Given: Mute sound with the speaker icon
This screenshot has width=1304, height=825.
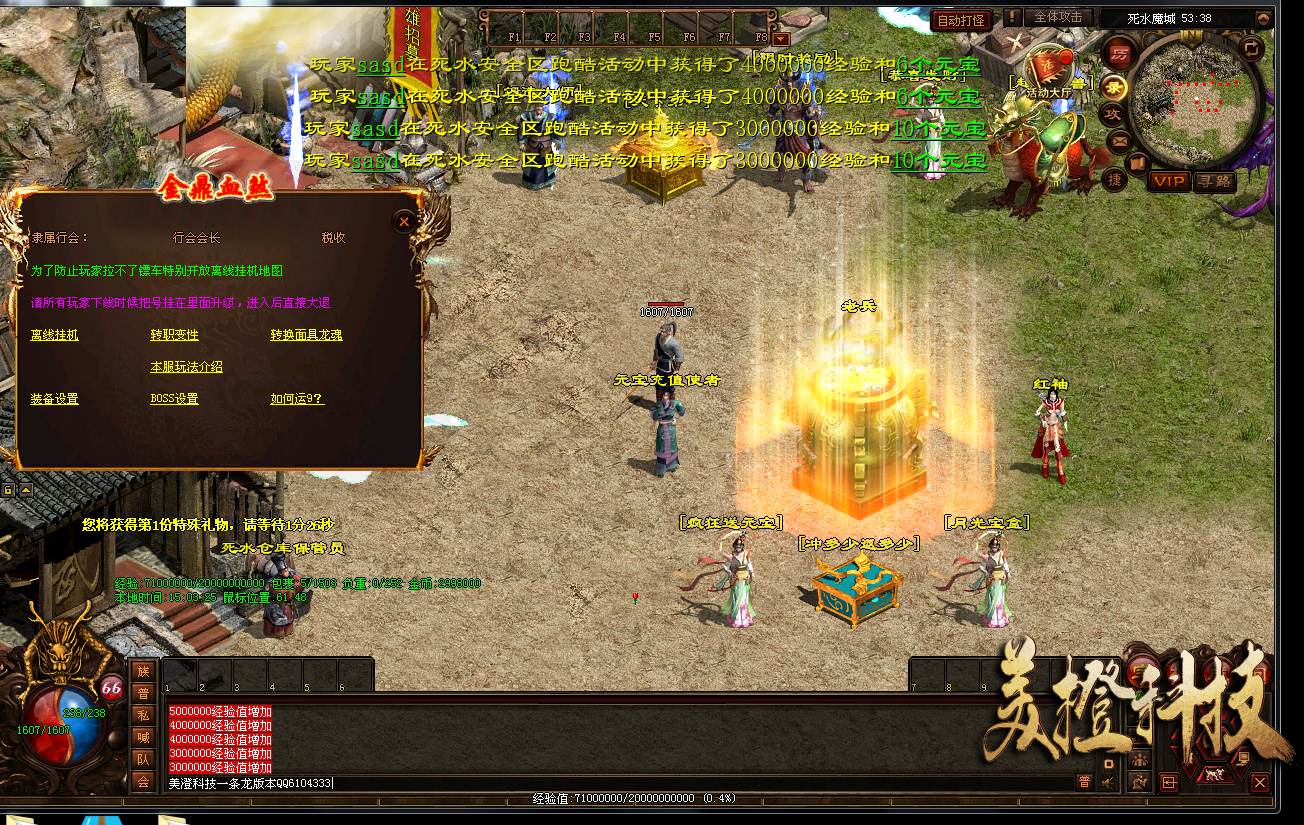Looking at the screenshot, I should click(x=1107, y=782).
